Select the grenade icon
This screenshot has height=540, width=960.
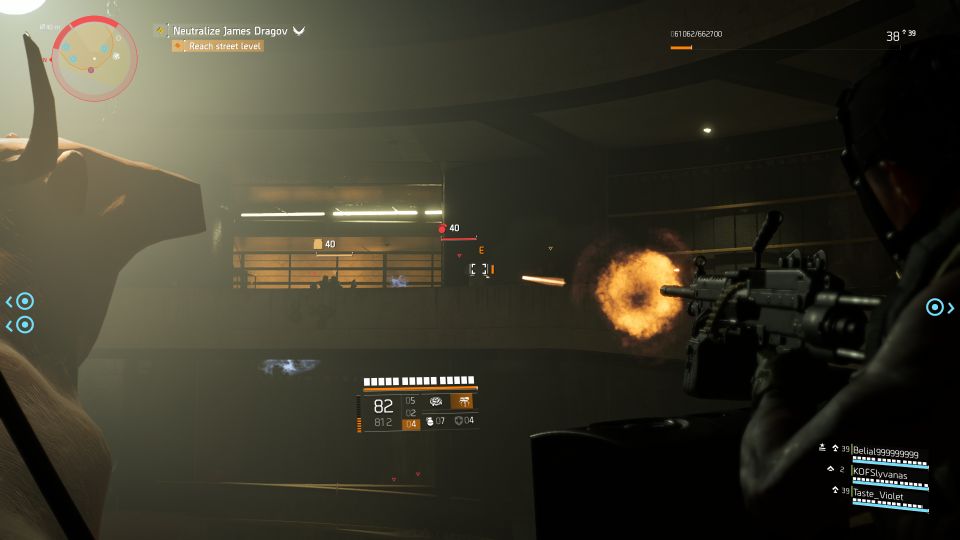click(430, 421)
